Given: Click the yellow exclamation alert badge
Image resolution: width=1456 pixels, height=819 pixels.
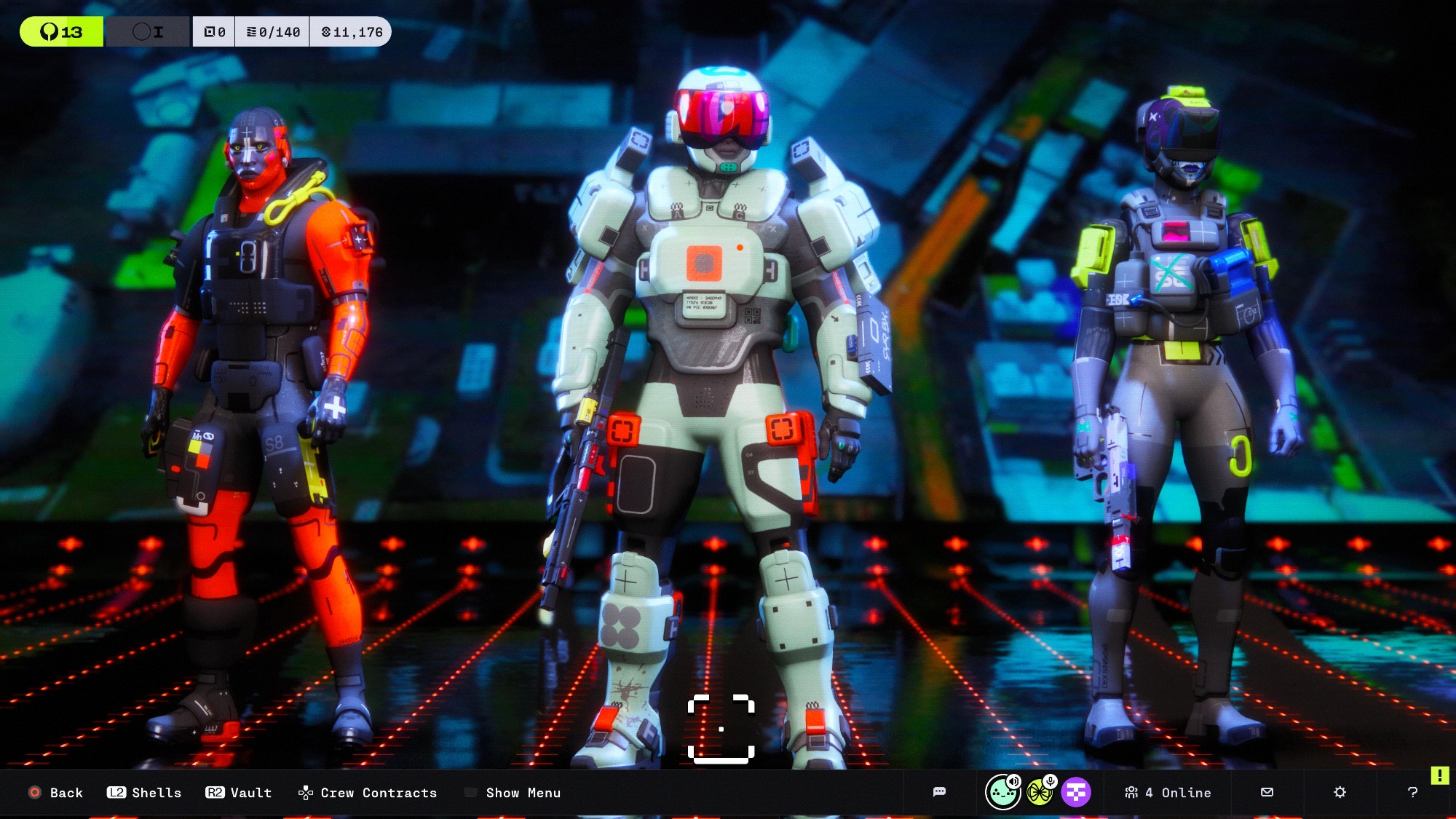Looking at the screenshot, I should click(1439, 775).
